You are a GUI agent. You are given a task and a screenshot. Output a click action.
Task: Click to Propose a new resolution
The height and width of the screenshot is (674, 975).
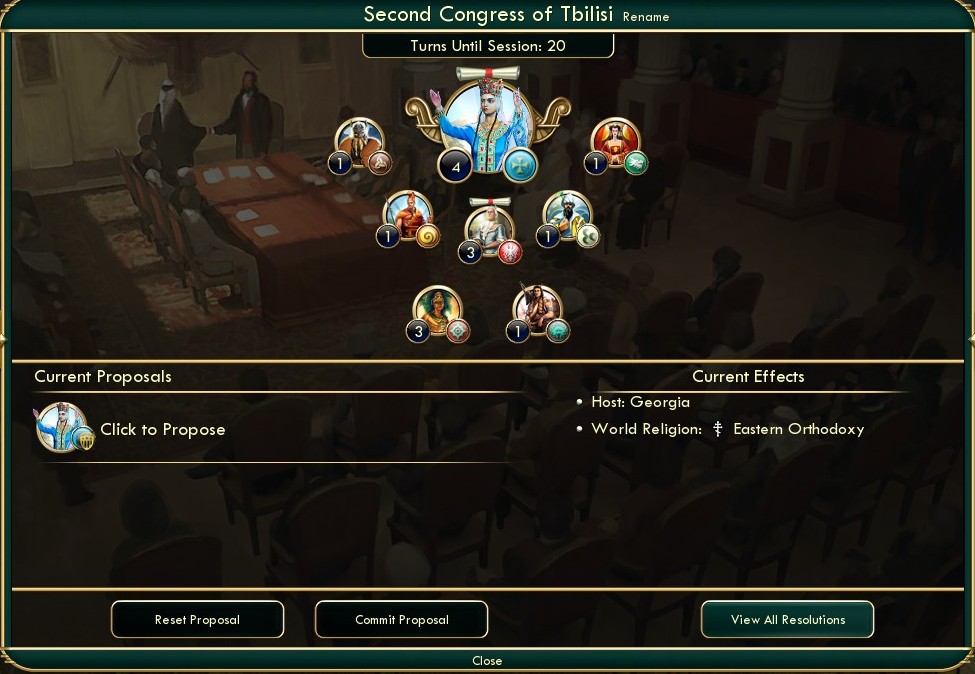click(162, 430)
